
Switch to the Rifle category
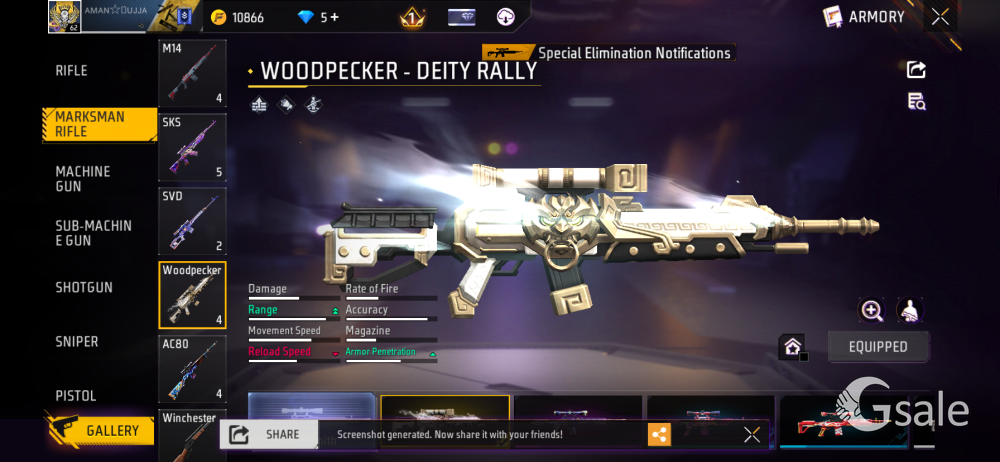pos(72,71)
